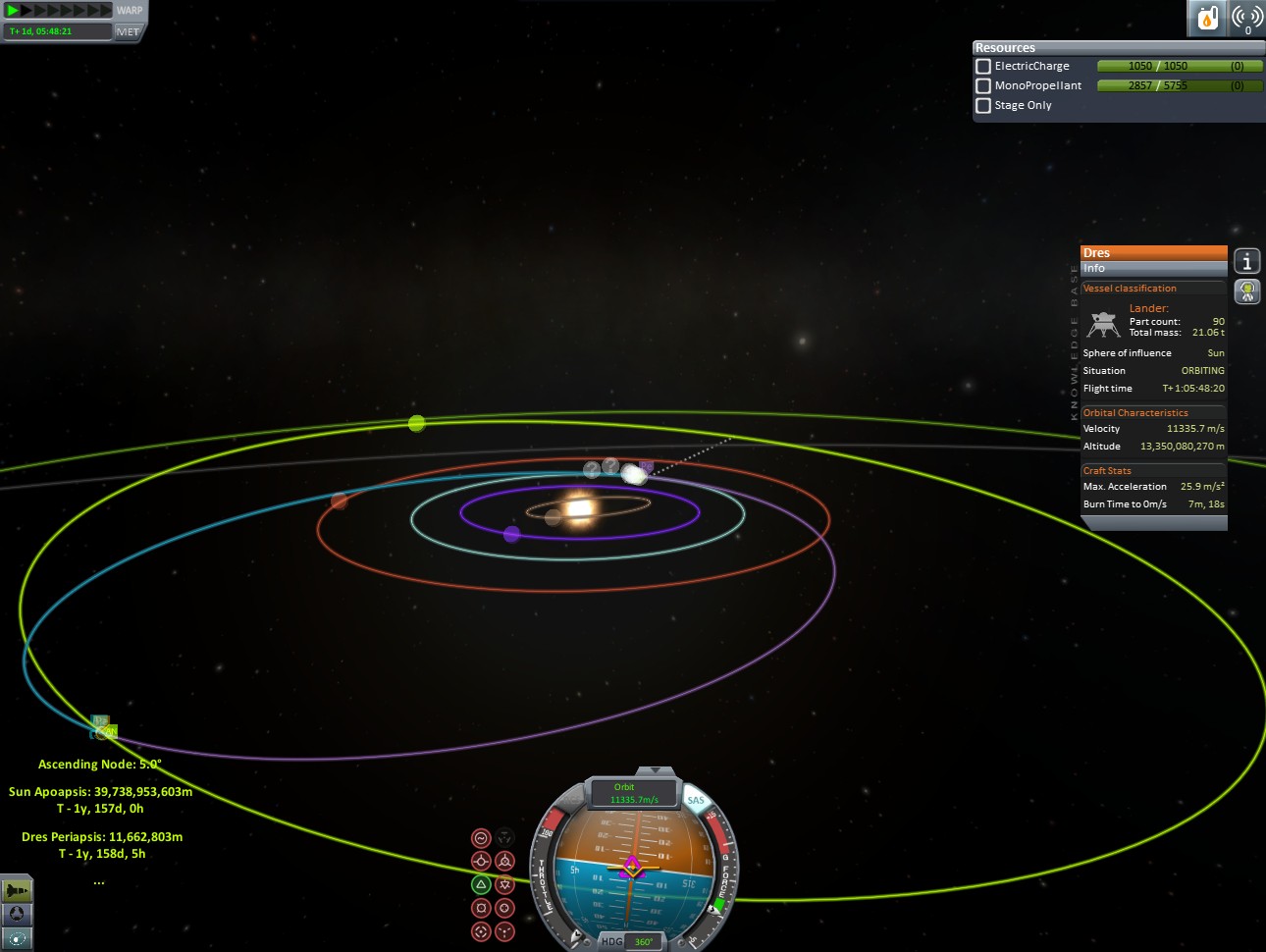Select SAS stability assist mode icon
The image size is (1266, 952).
point(481,838)
